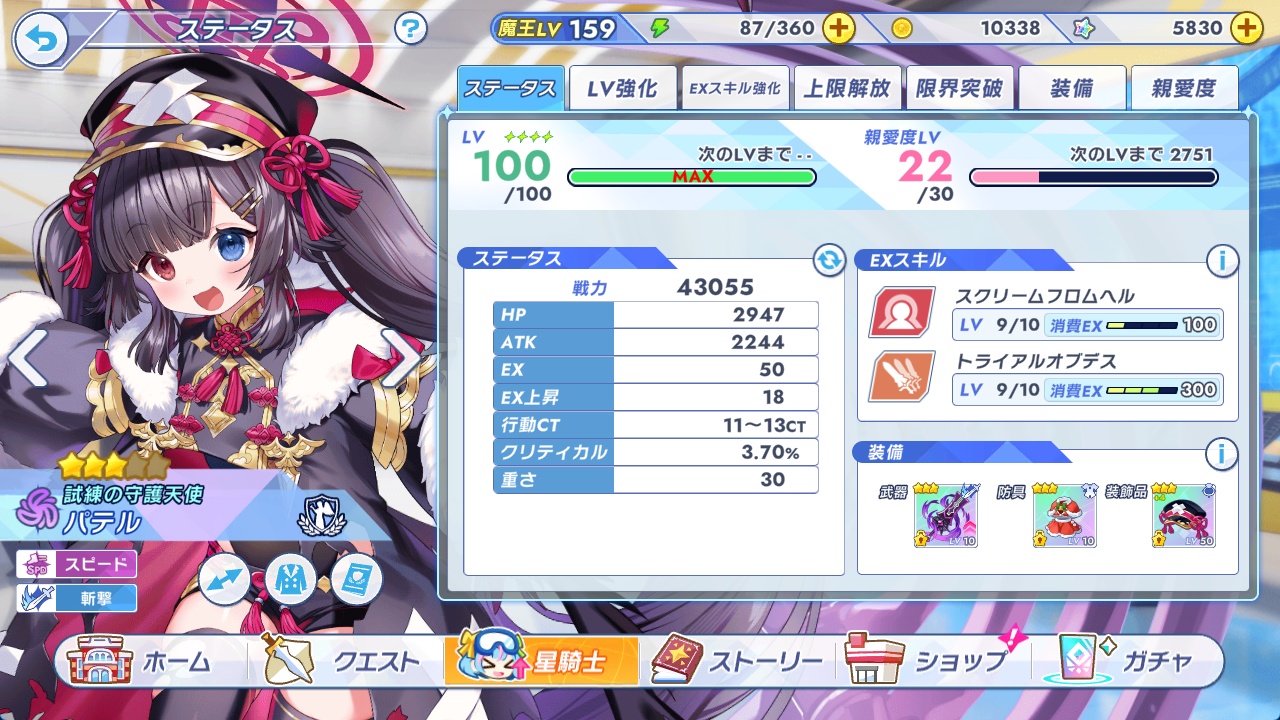Select the purple weapon equipment slot
Viewport: 1280px width, 720px height.
945,516
